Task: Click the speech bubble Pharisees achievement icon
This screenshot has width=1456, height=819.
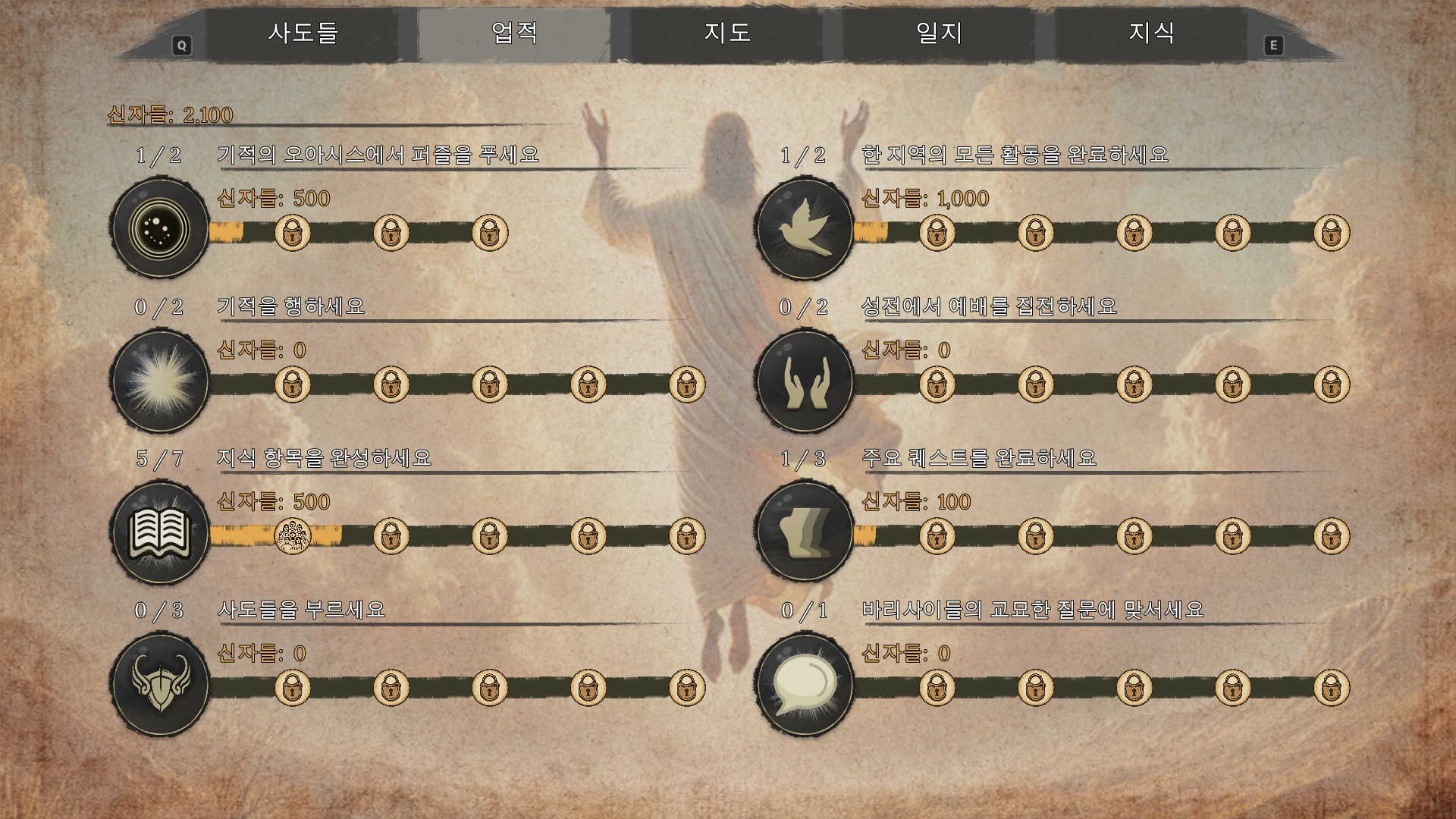Action: [805, 684]
